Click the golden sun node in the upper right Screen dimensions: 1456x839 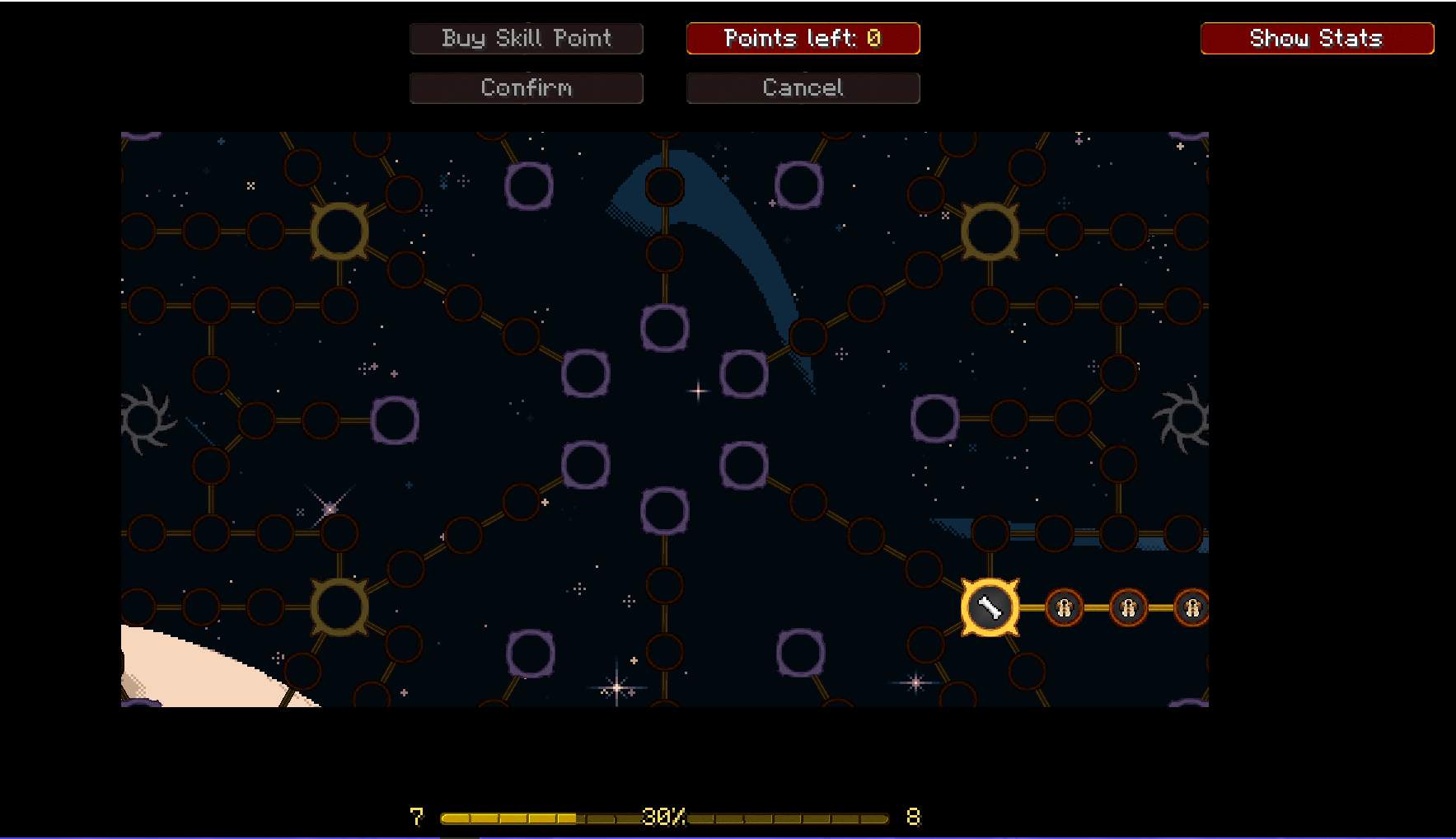tap(989, 233)
